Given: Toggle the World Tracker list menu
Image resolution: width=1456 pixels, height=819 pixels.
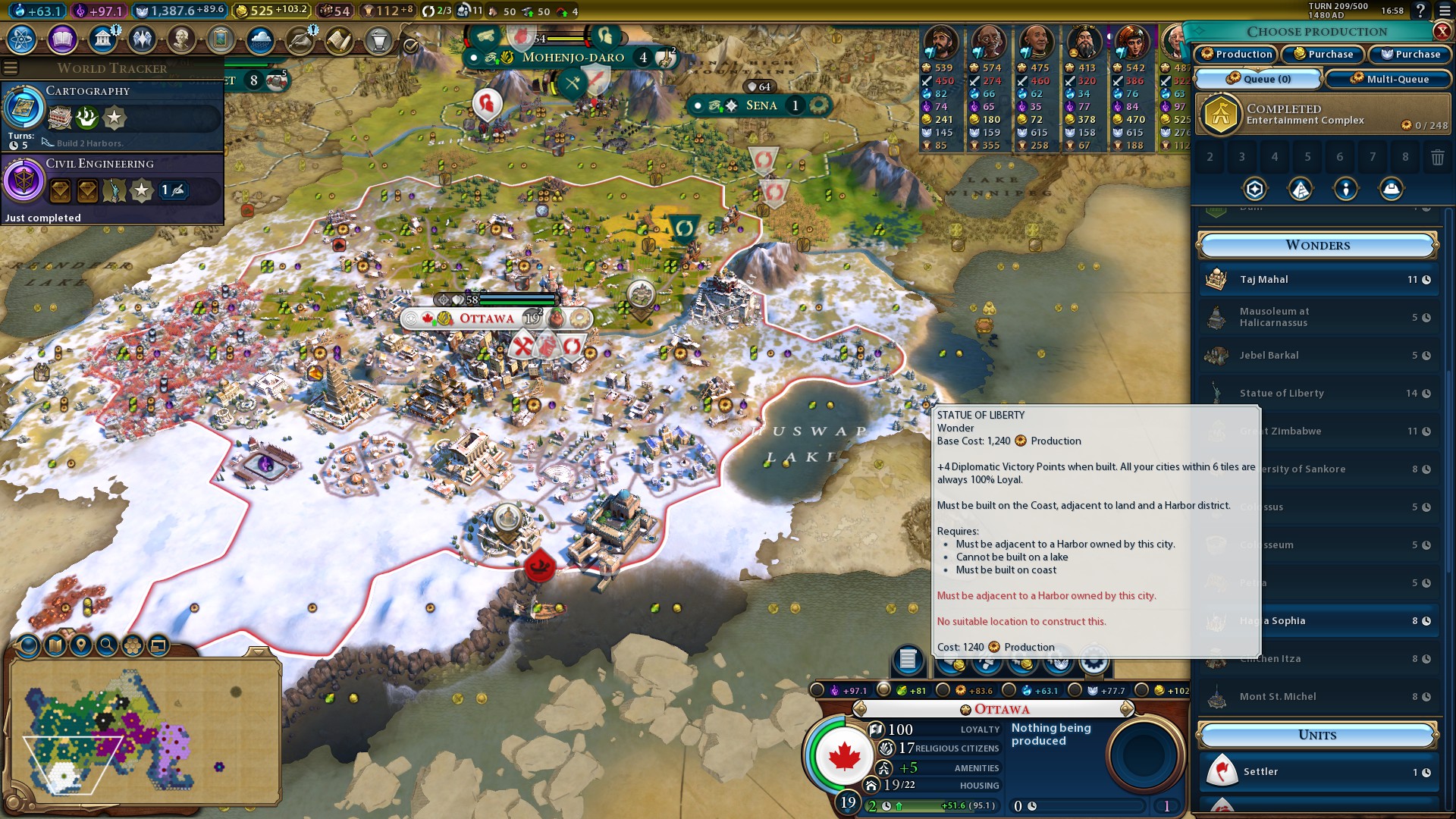Looking at the screenshot, I should click(x=11, y=68).
